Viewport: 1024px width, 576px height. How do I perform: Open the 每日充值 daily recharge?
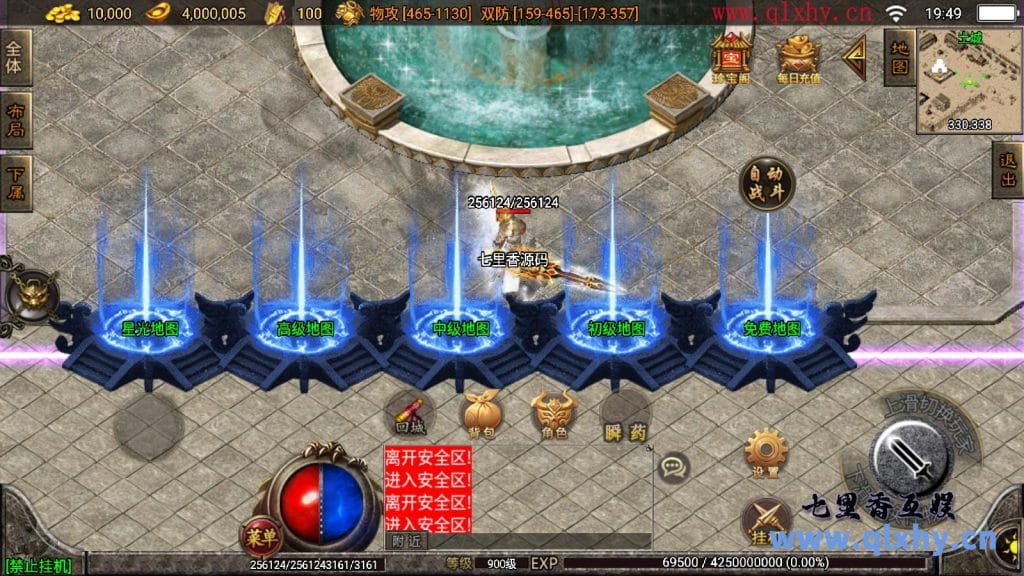click(798, 58)
